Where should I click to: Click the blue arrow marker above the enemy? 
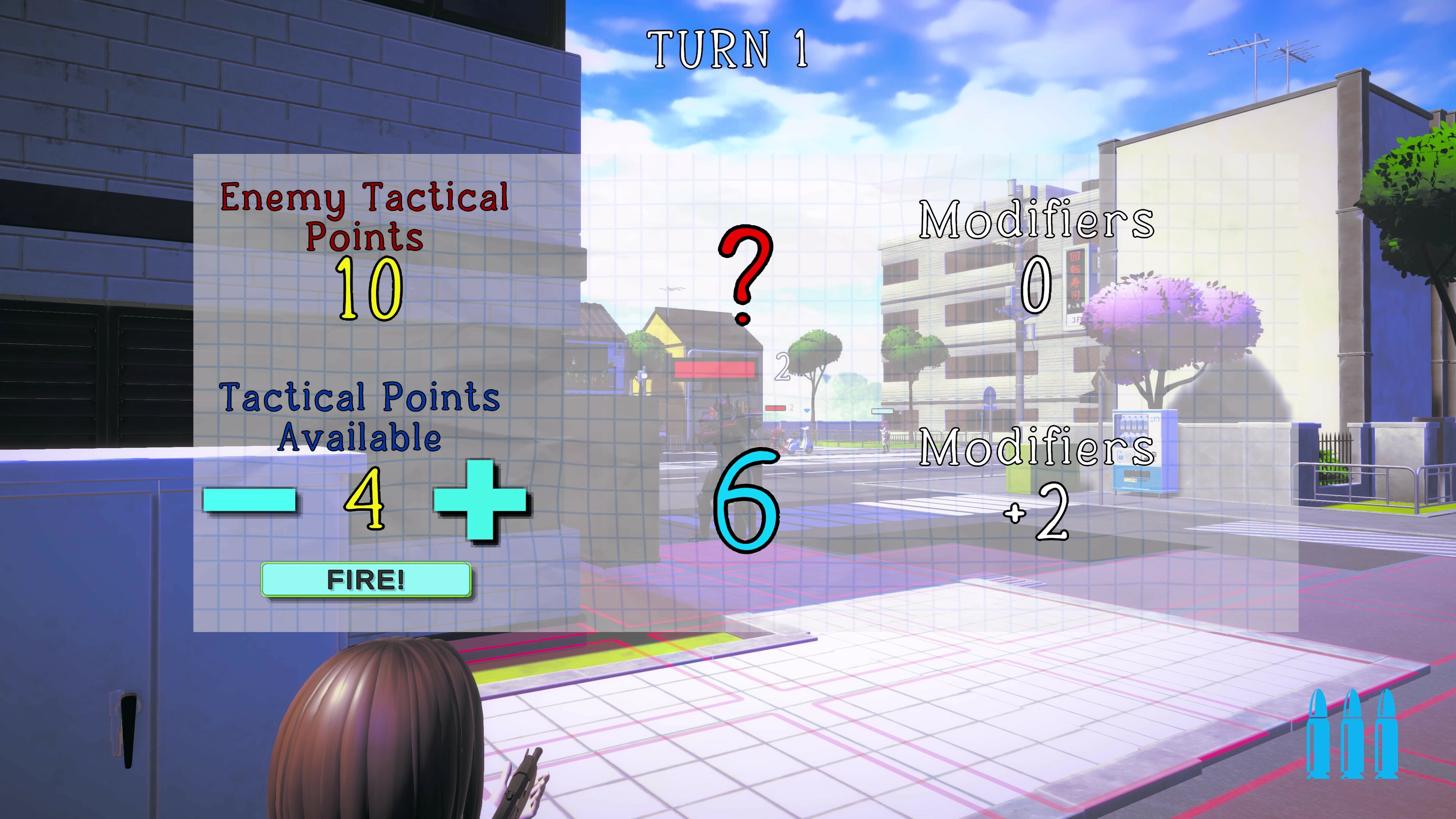(x=807, y=410)
